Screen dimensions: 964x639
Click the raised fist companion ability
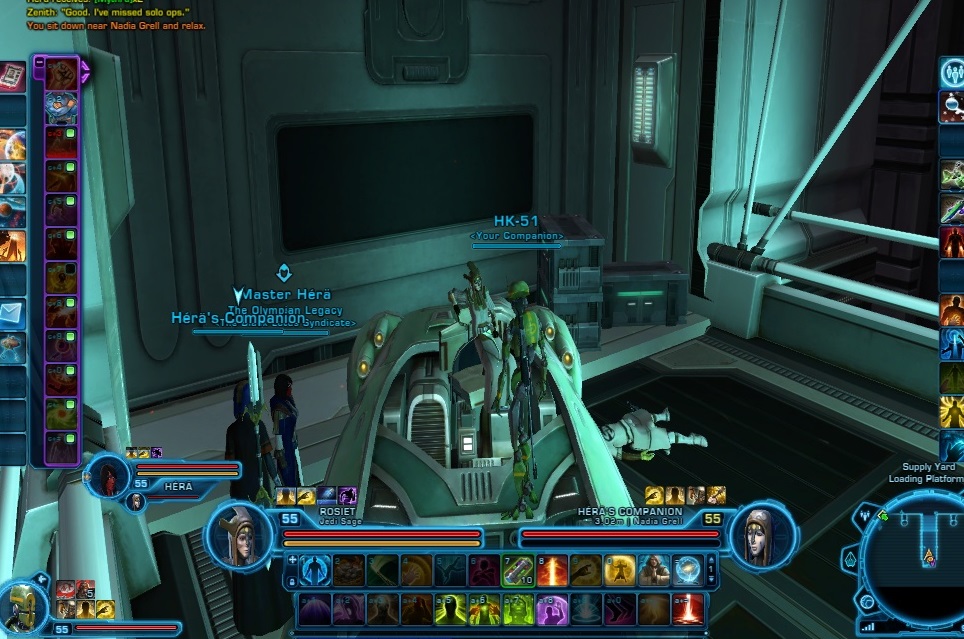point(61,72)
